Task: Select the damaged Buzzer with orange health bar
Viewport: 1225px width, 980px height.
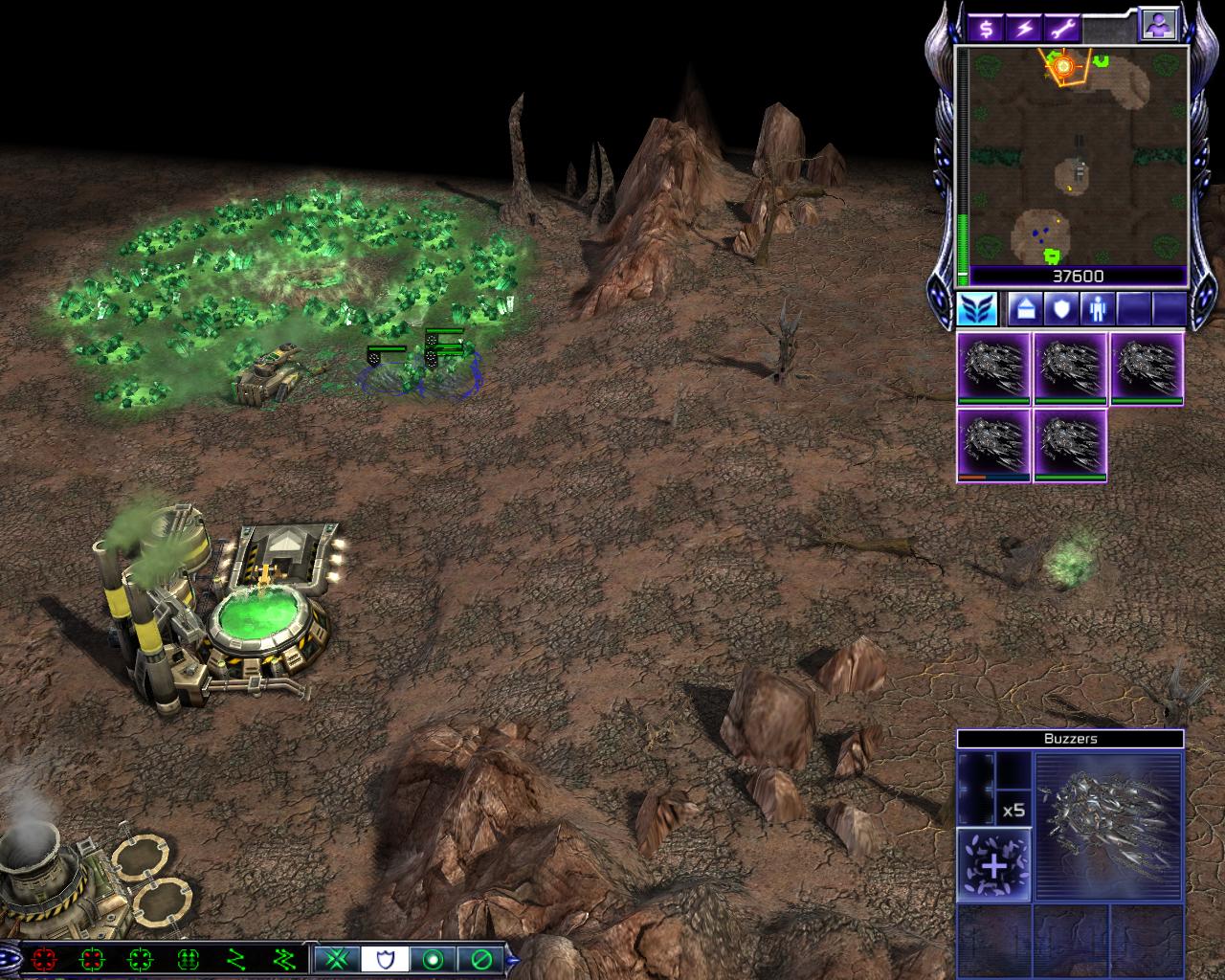Action: coord(994,446)
